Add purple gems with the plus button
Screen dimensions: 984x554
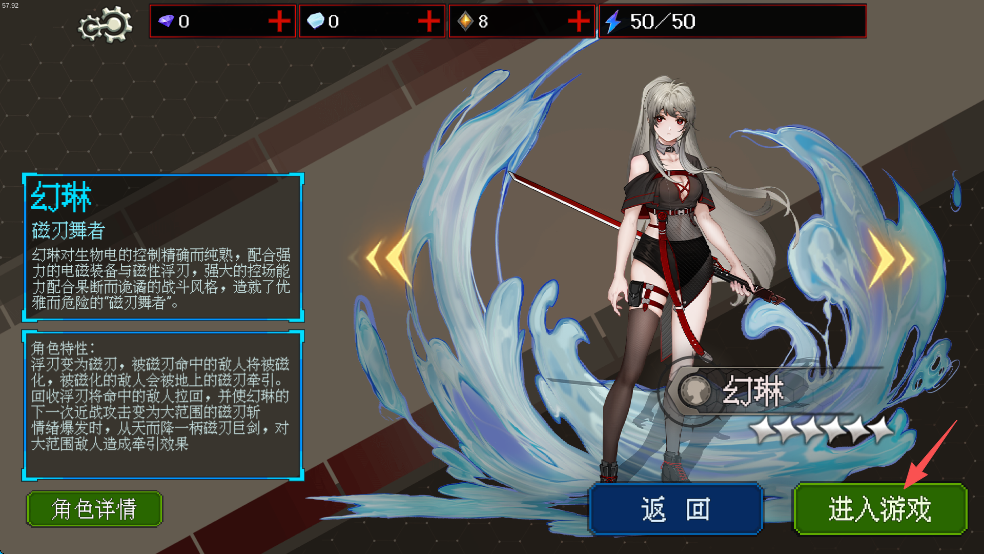(x=279, y=21)
